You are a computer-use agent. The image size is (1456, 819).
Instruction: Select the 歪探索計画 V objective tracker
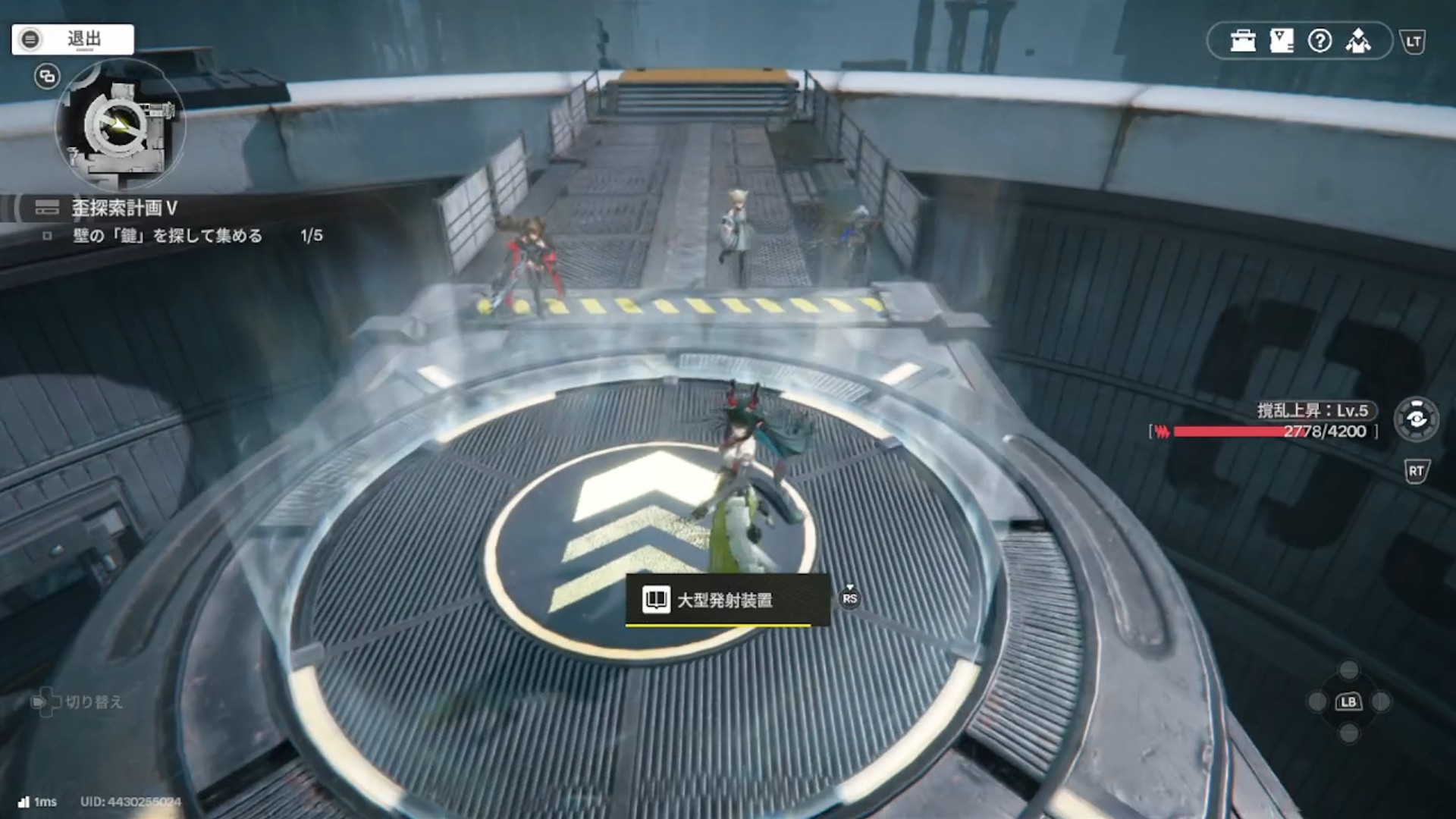125,207
